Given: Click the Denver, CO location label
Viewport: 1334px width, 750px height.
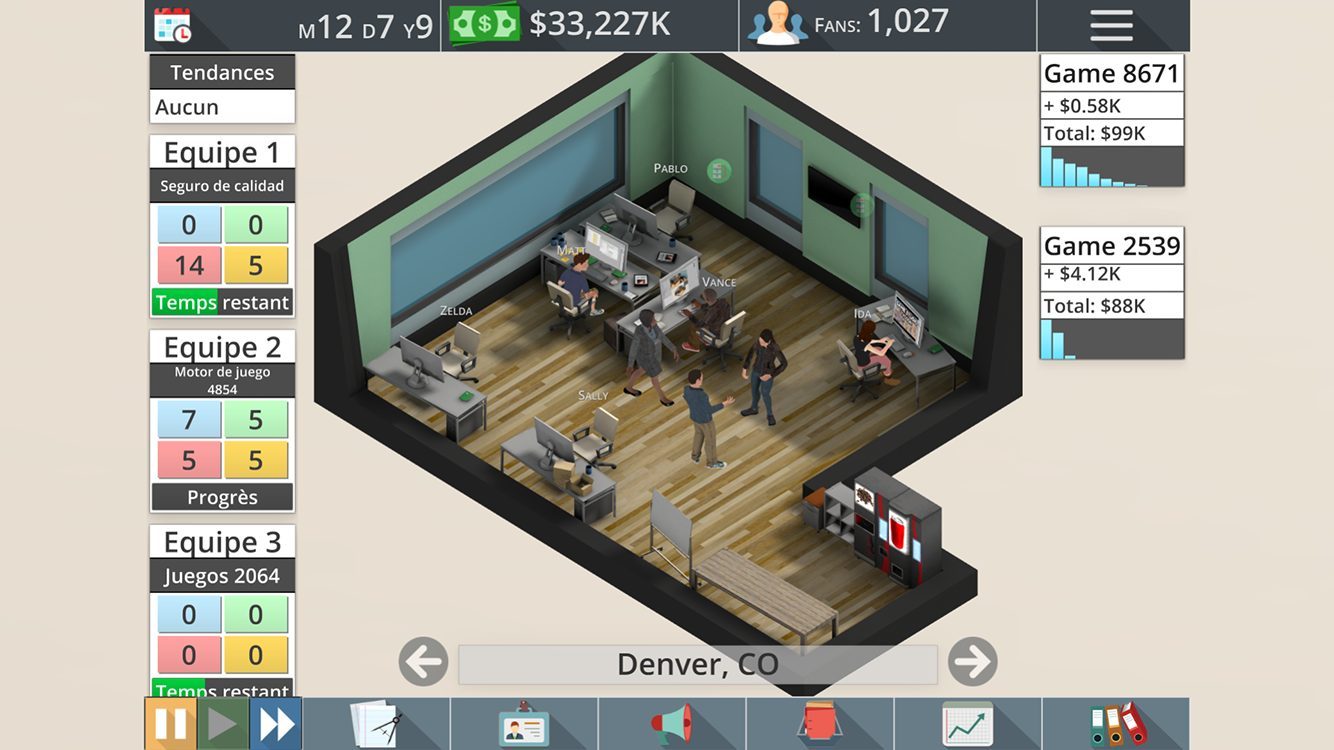Looking at the screenshot, I should point(697,664).
